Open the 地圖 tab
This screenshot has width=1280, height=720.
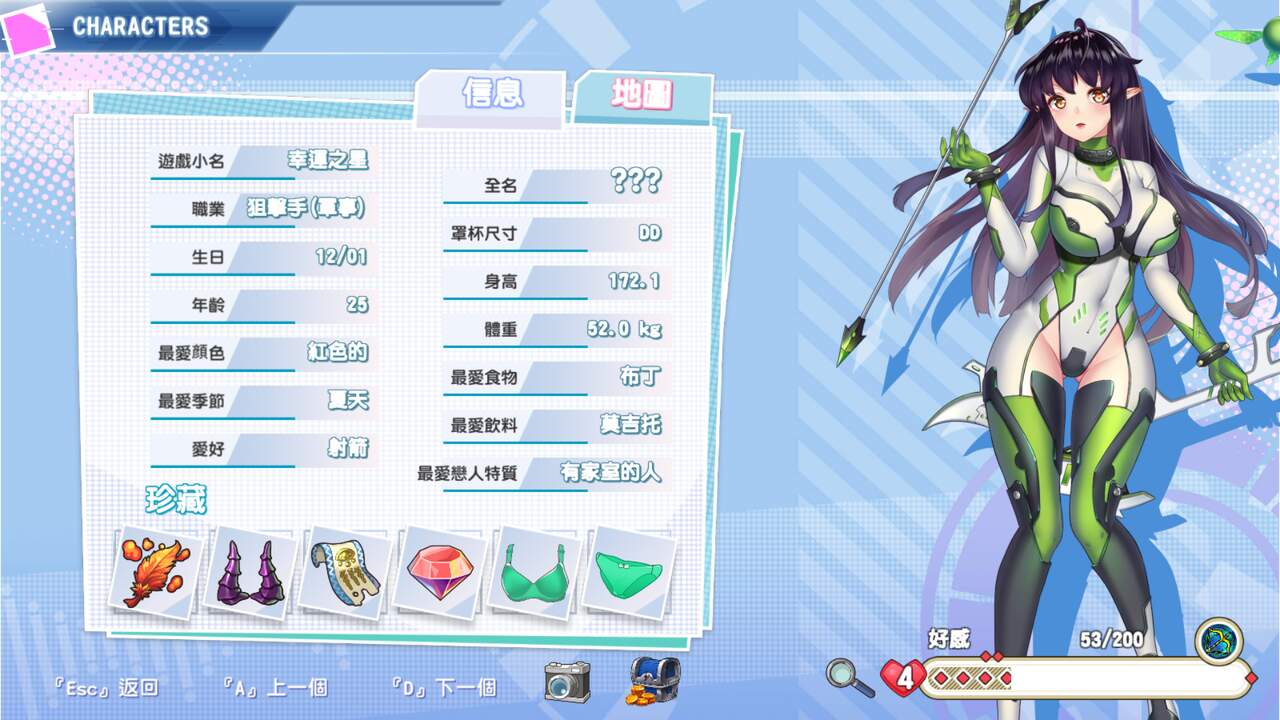point(642,96)
